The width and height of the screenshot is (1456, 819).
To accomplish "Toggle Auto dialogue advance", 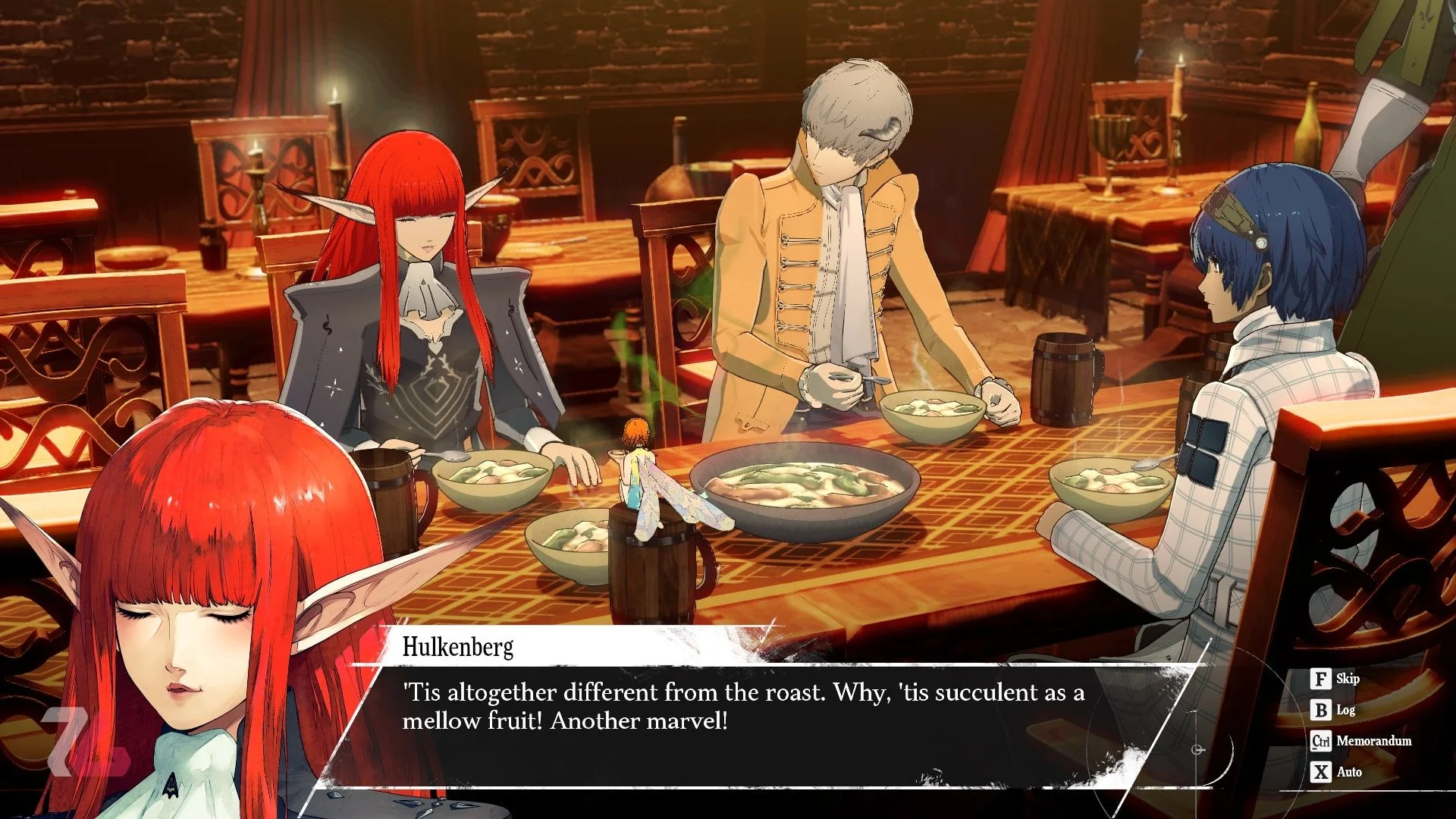I will click(x=1337, y=772).
